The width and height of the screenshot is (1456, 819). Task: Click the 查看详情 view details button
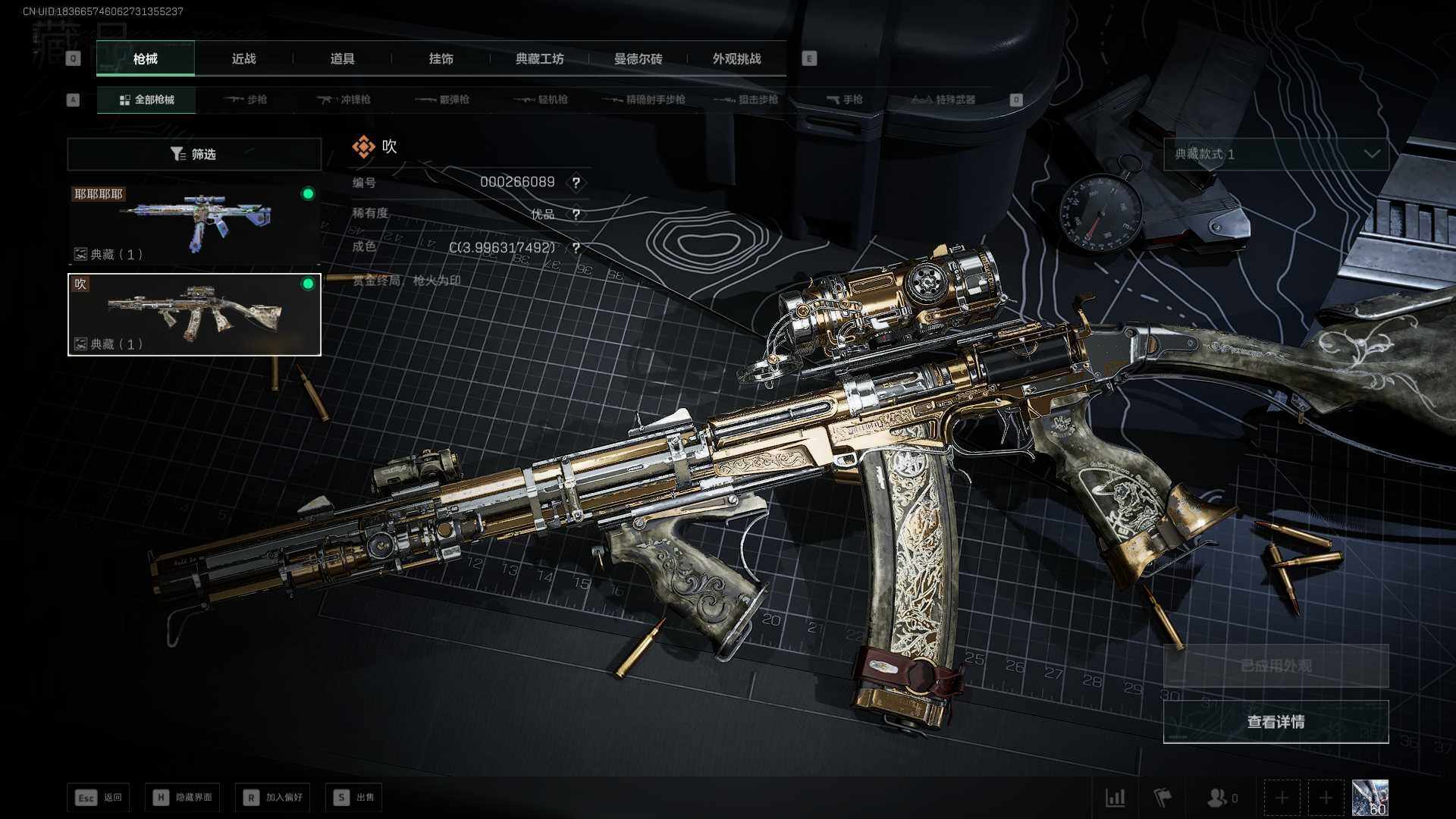[1276, 722]
